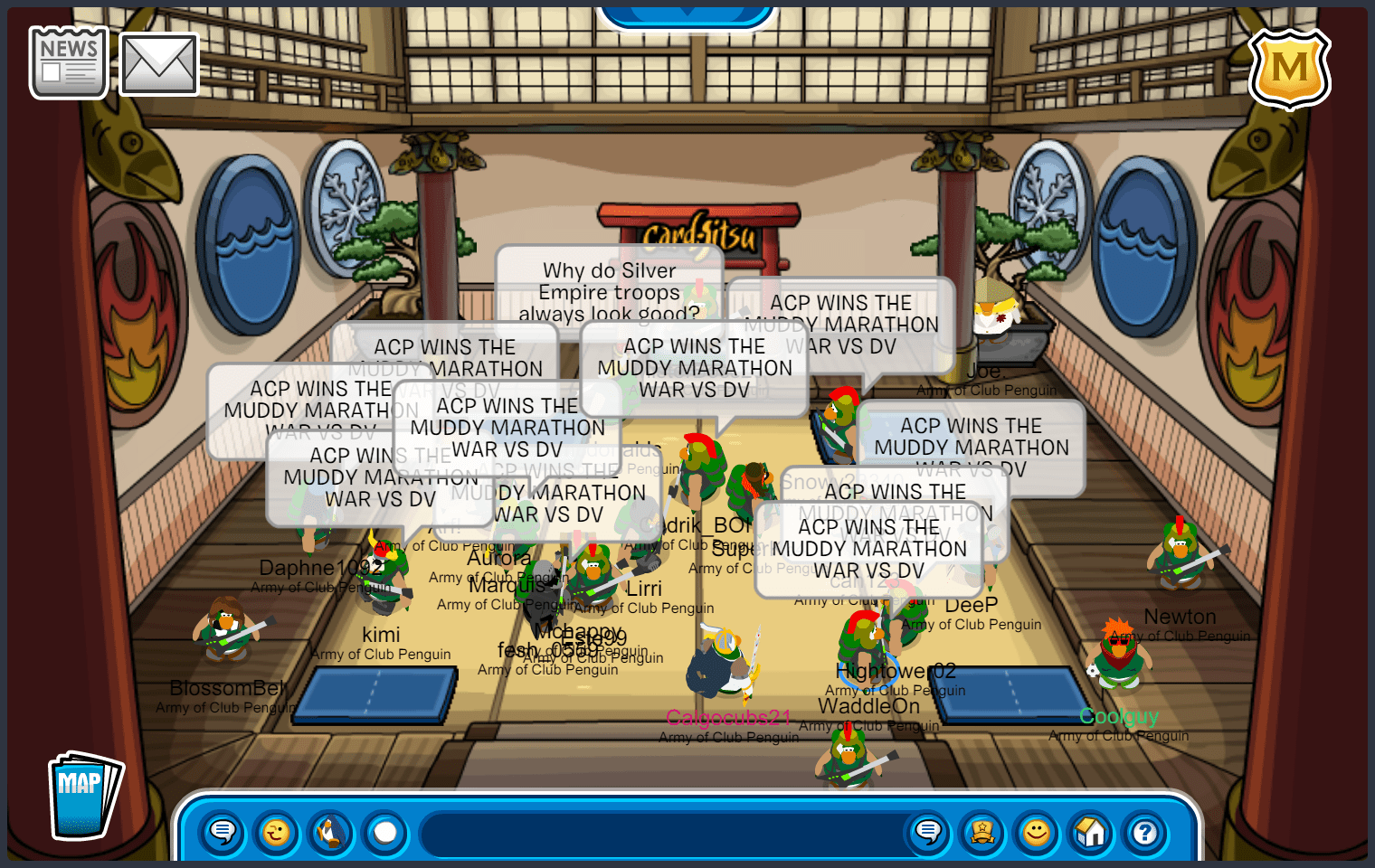Send the chat message with speech bubble button
The width and height of the screenshot is (1375, 868).
[x=928, y=832]
